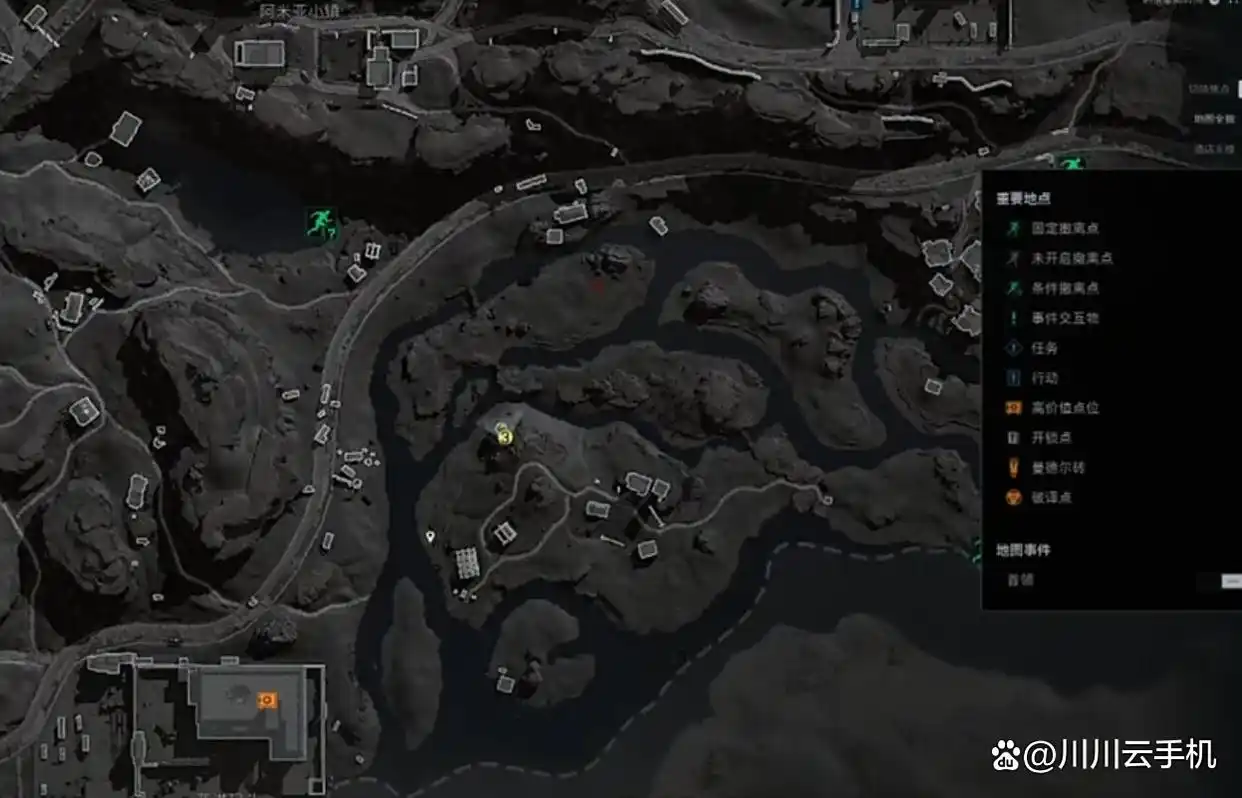The width and height of the screenshot is (1242, 798).
Task: Click the 曼德尔砖 legend entry
Action: pos(1056,468)
